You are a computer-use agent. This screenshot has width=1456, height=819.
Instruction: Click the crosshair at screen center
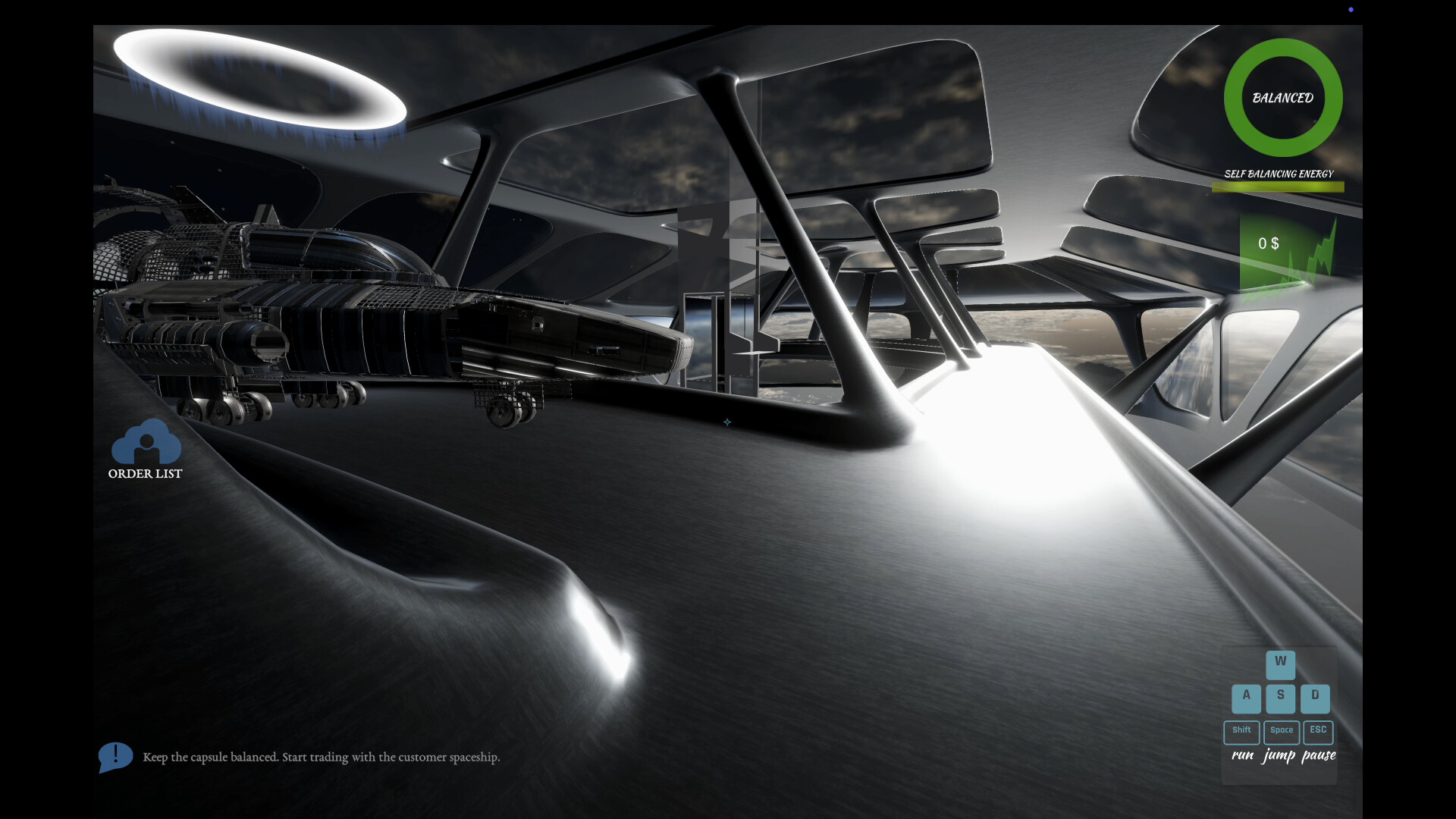tap(728, 422)
